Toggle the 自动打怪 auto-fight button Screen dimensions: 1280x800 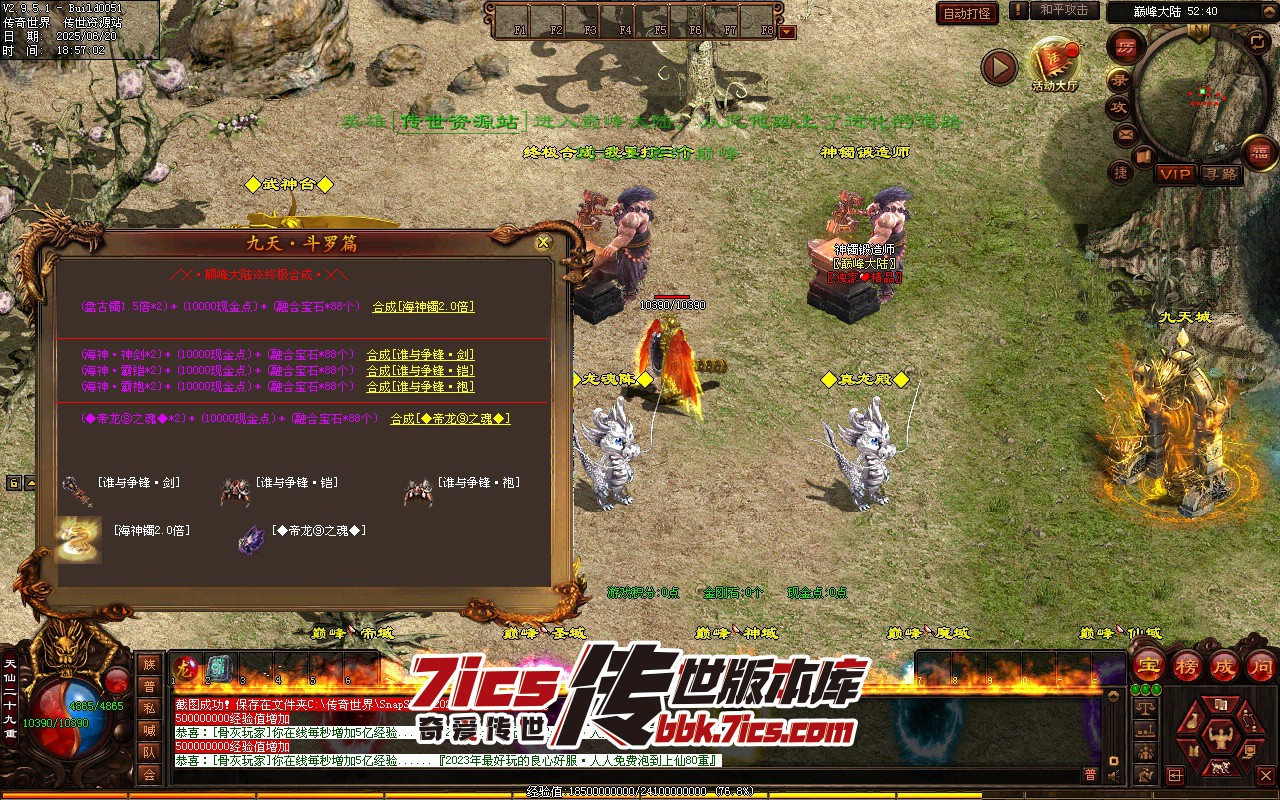(967, 13)
